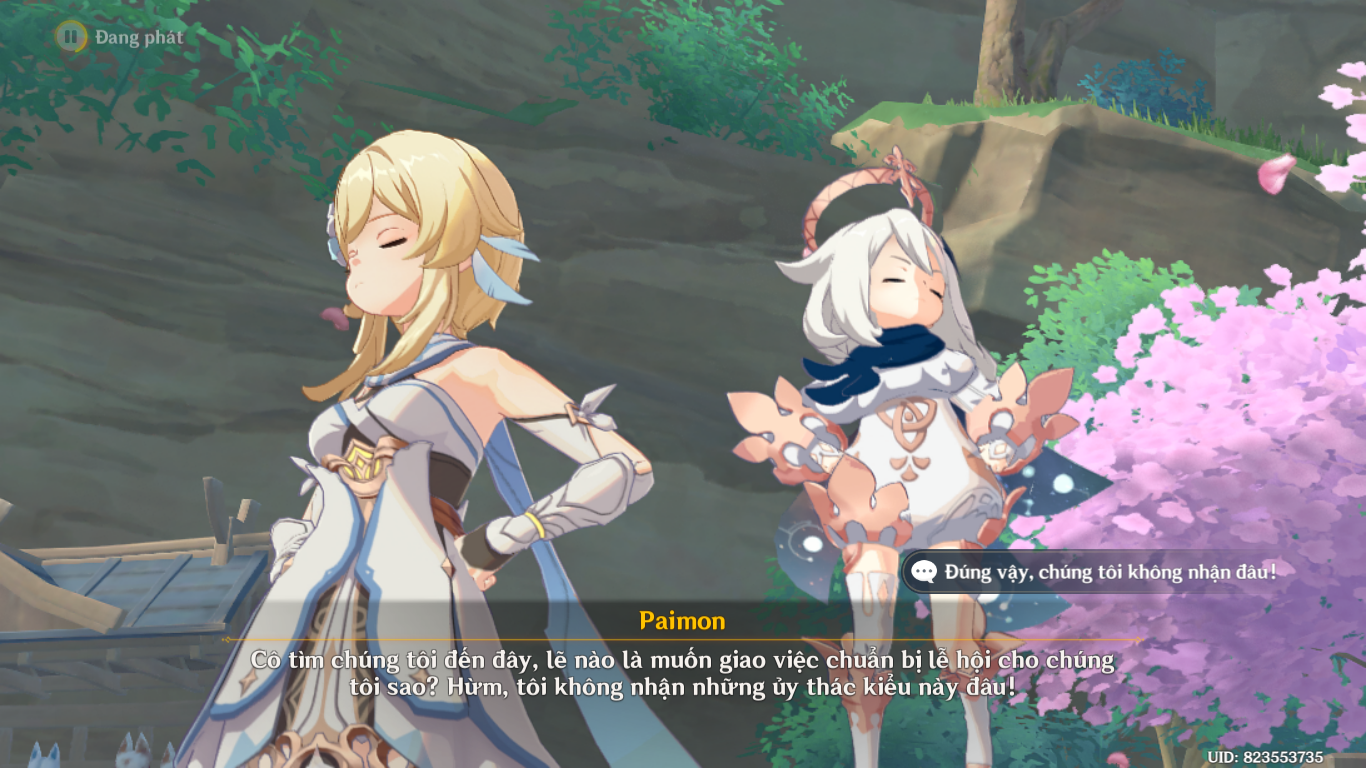Select the Paimon name header
The width and height of the screenshot is (1366, 768).
click(683, 620)
